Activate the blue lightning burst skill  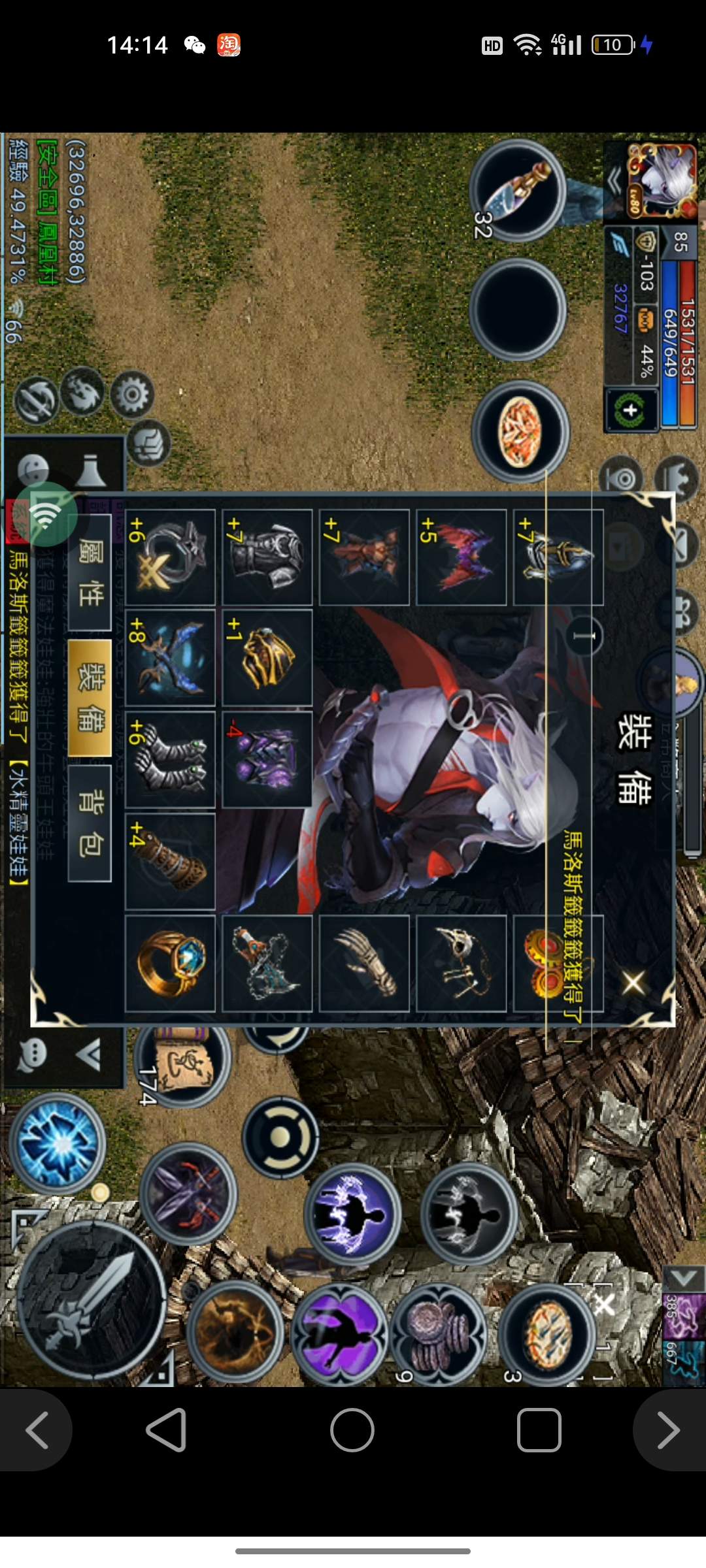point(58,1143)
